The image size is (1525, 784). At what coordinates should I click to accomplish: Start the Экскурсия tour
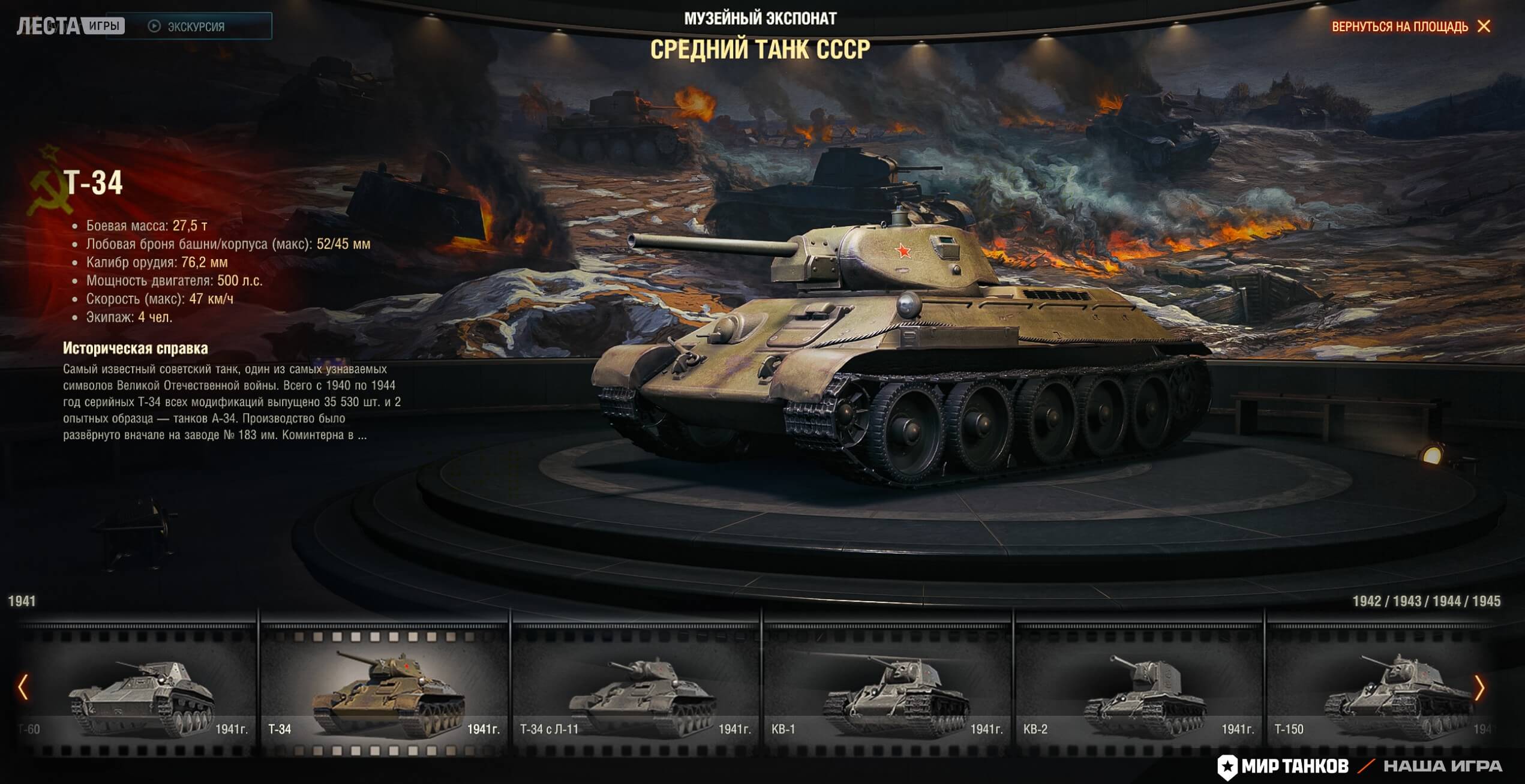tap(188, 26)
